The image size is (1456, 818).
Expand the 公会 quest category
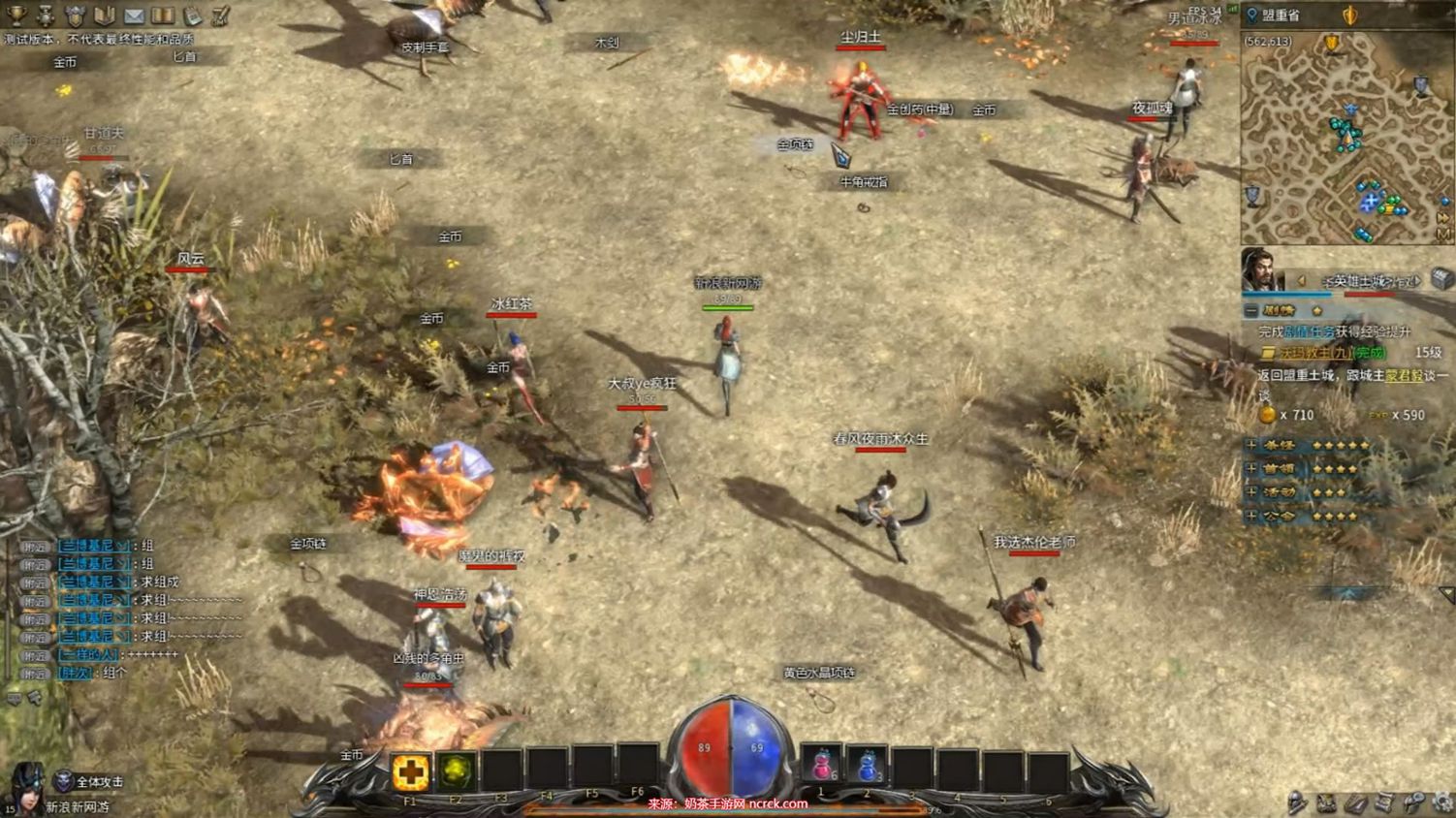(1251, 516)
